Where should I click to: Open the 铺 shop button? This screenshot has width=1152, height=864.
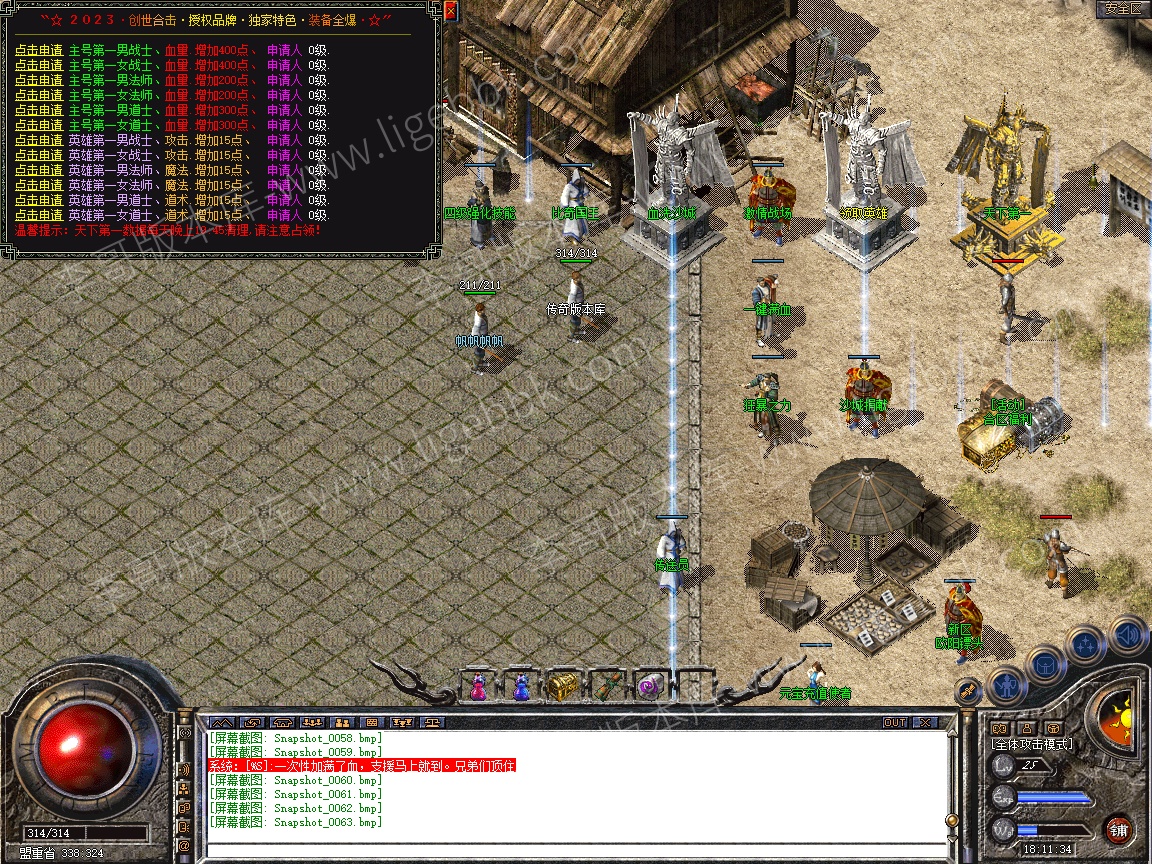pos(1118,829)
